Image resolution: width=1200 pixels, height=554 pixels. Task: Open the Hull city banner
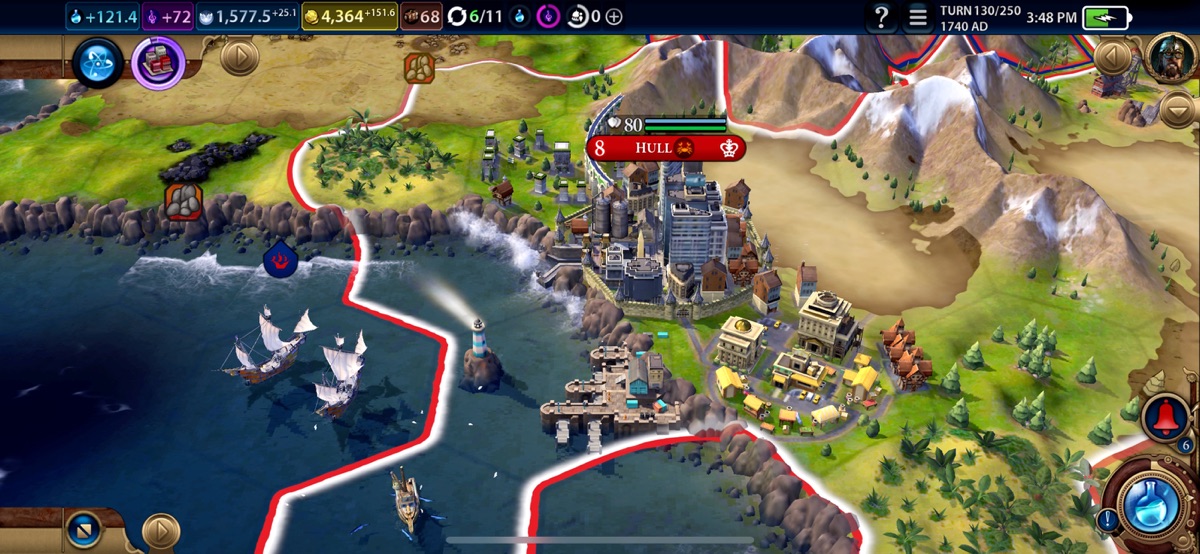pos(665,148)
